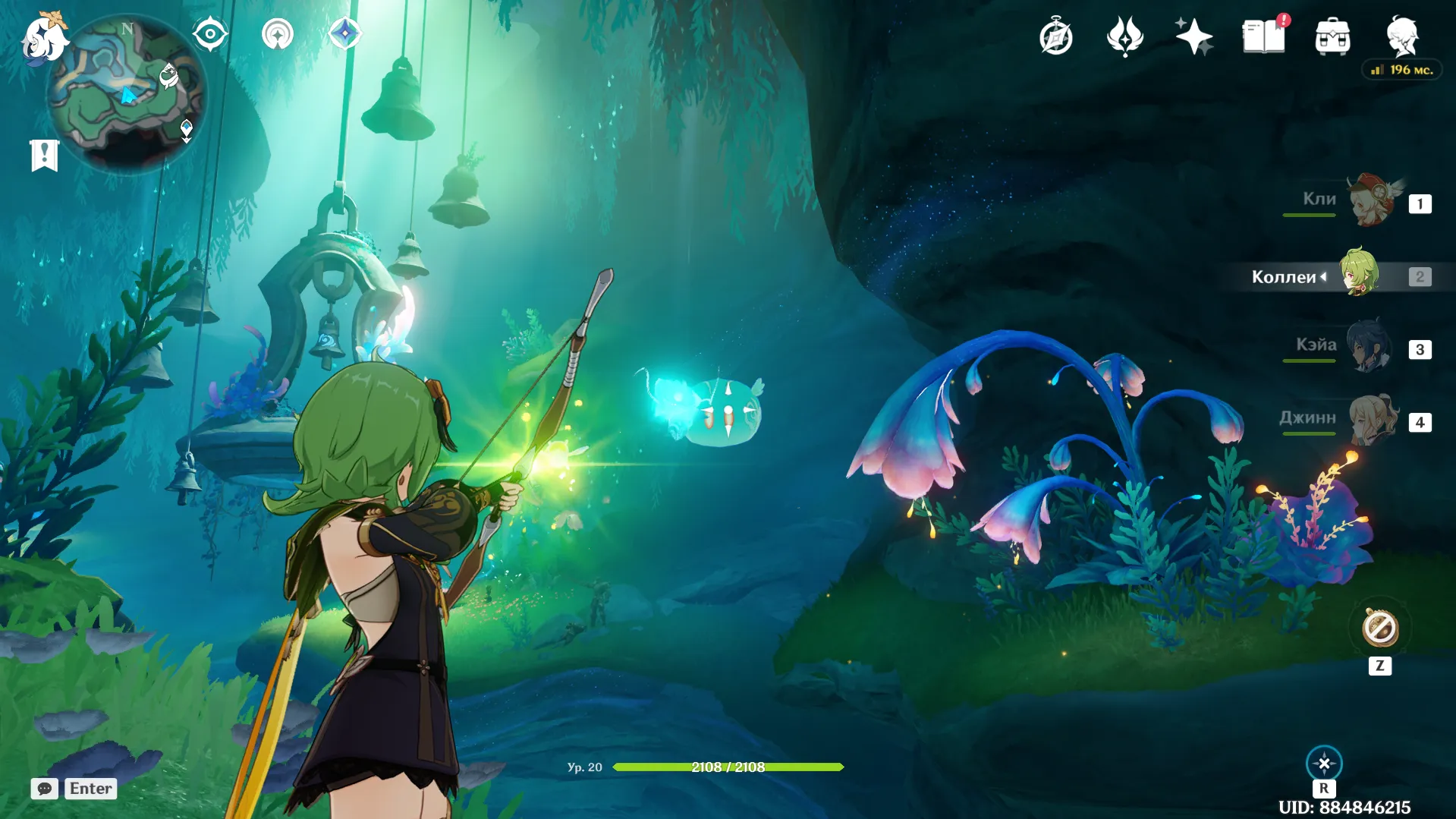Open the character profile icon
Screen dimensions: 1456x819
[x=1402, y=36]
